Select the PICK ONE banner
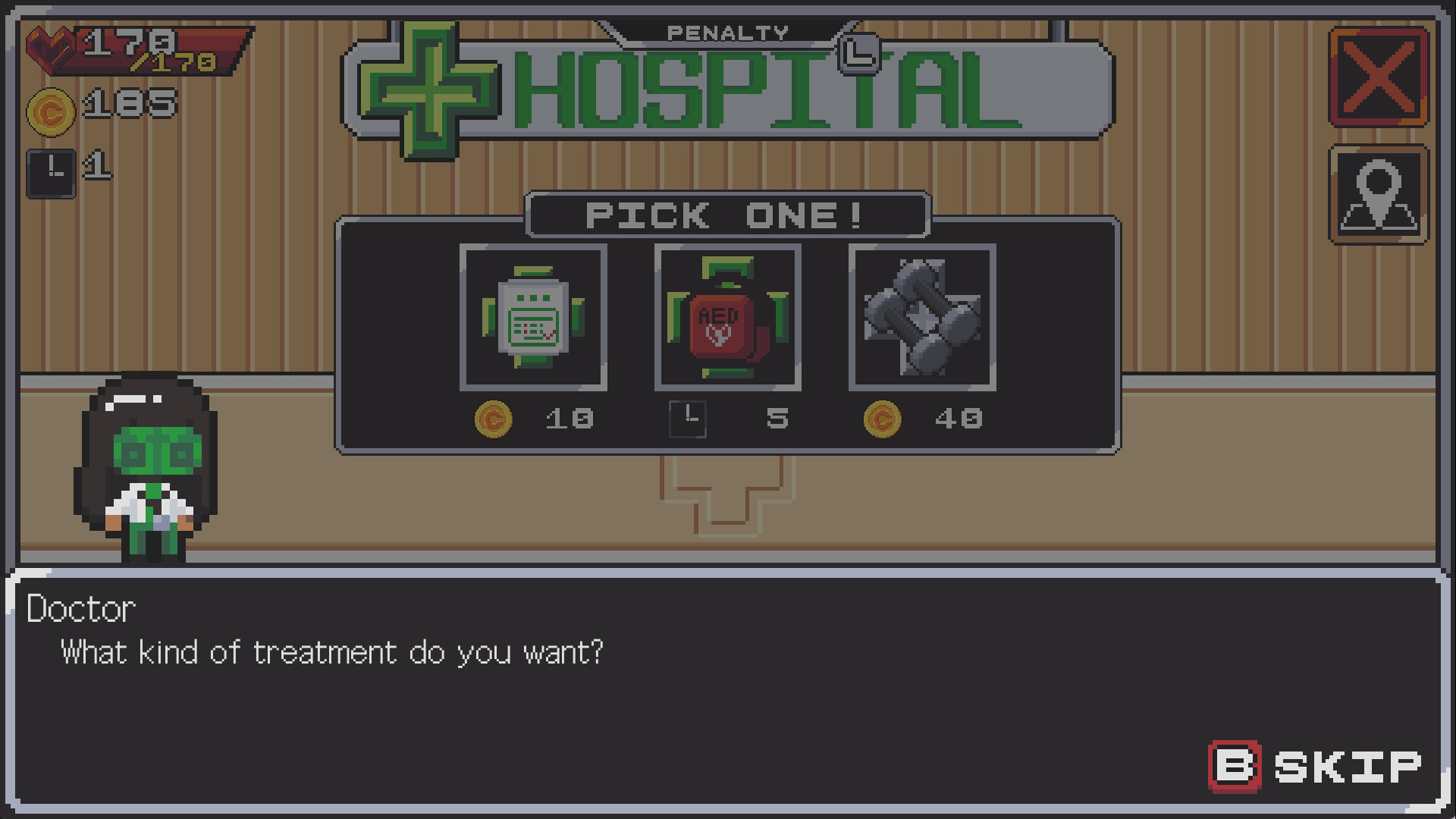 click(x=726, y=215)
